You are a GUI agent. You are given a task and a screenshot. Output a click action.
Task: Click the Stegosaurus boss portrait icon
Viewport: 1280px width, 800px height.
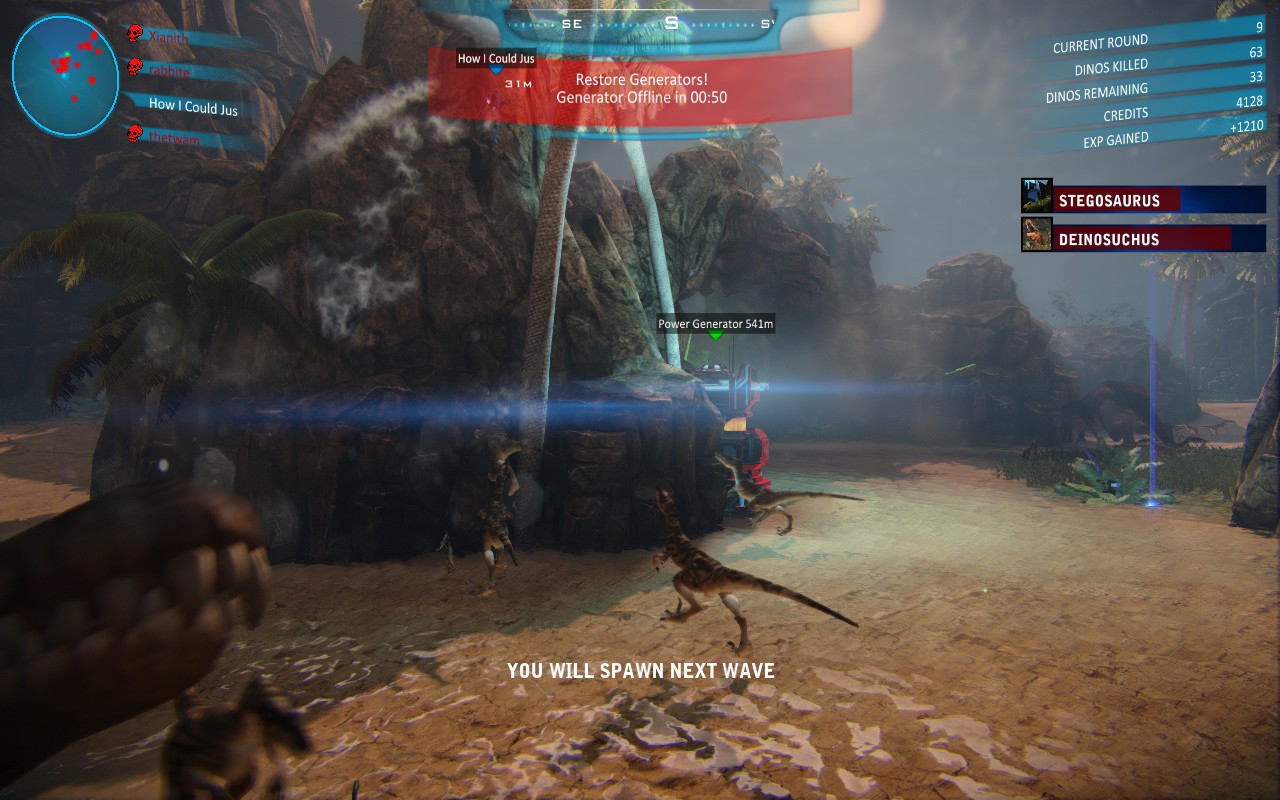click(1036, 197)
